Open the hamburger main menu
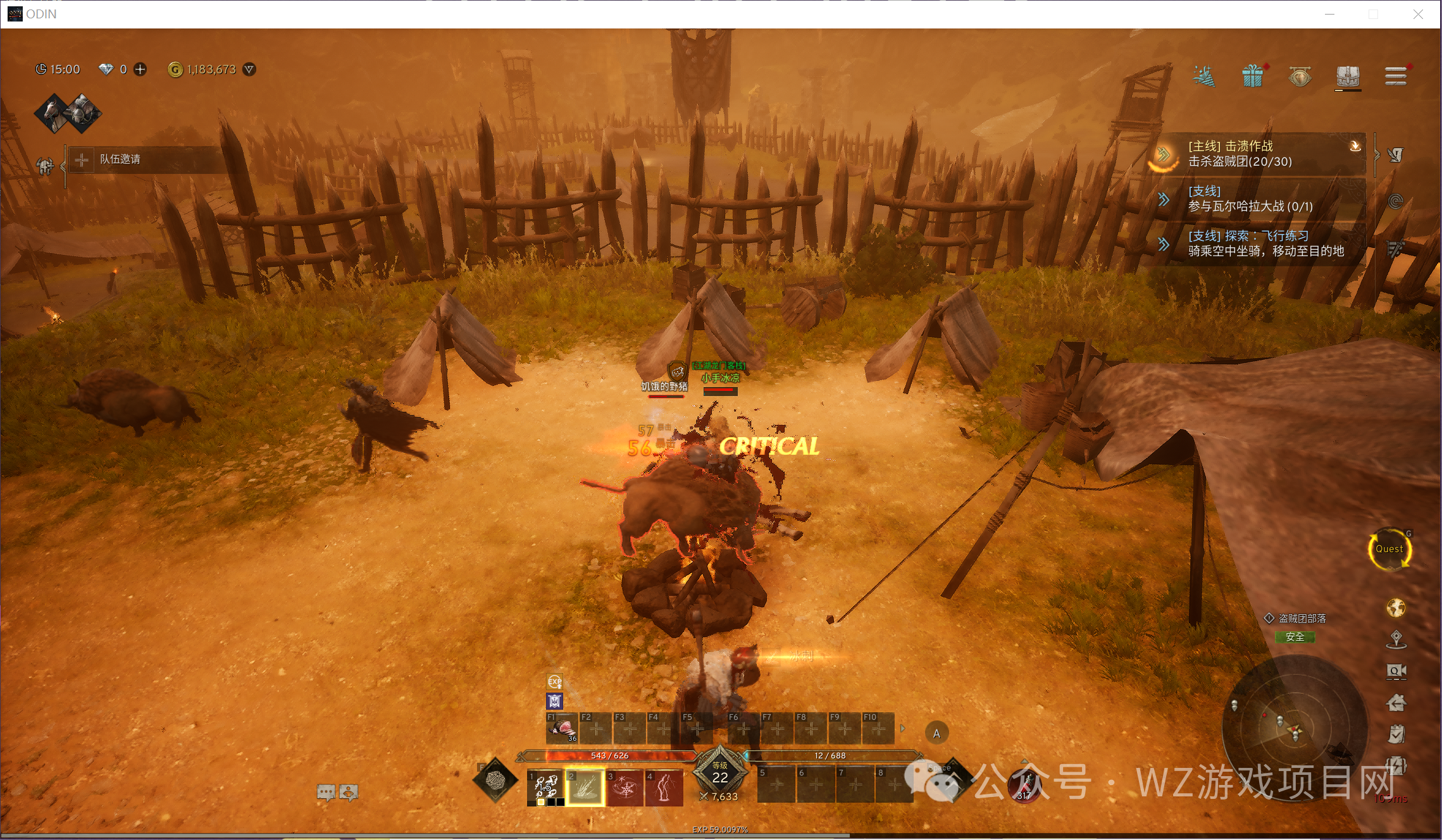1442x840 pixels. tap(1395, 77)
